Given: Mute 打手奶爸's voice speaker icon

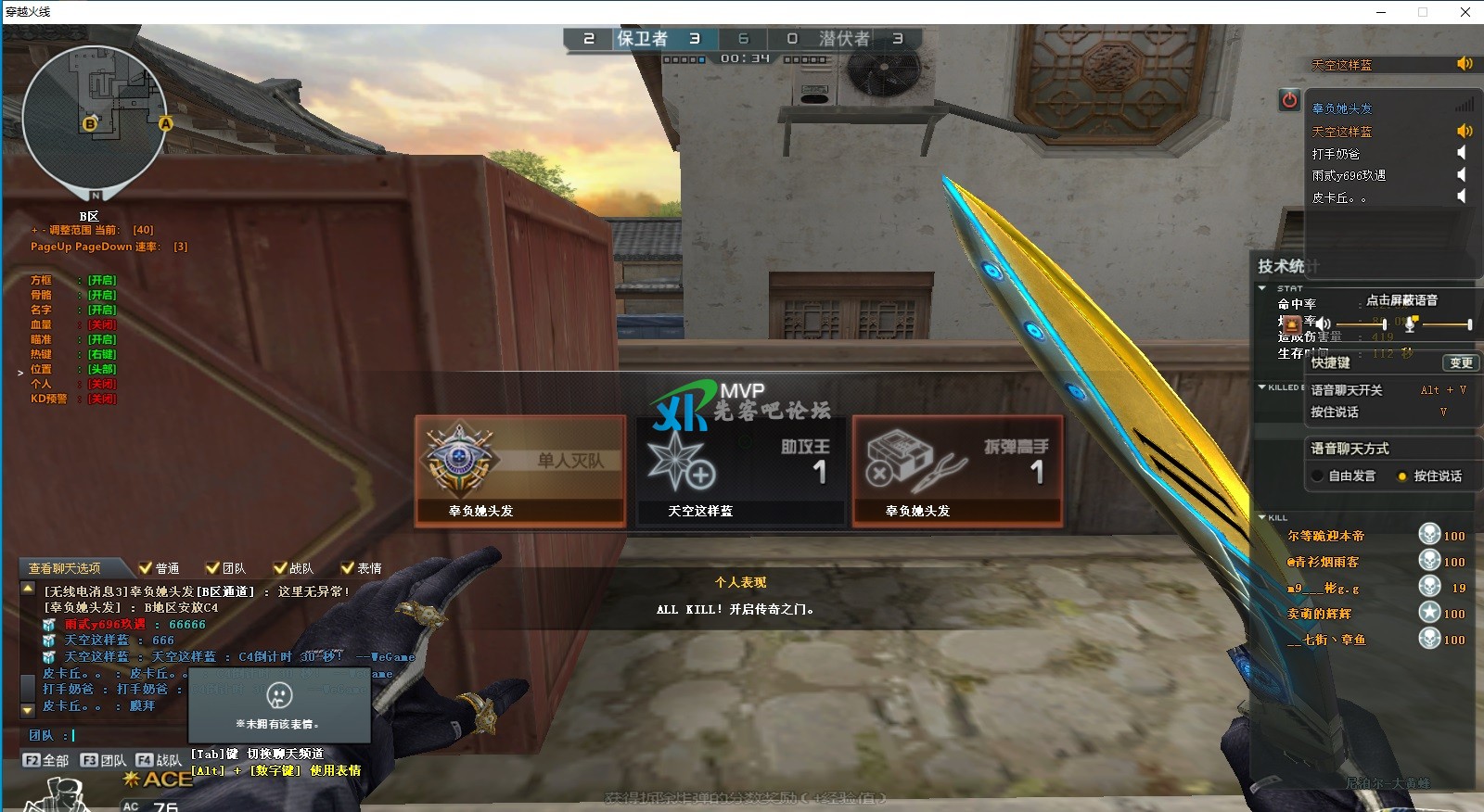Looking at the screenshot, I should tap(1461, 153).
